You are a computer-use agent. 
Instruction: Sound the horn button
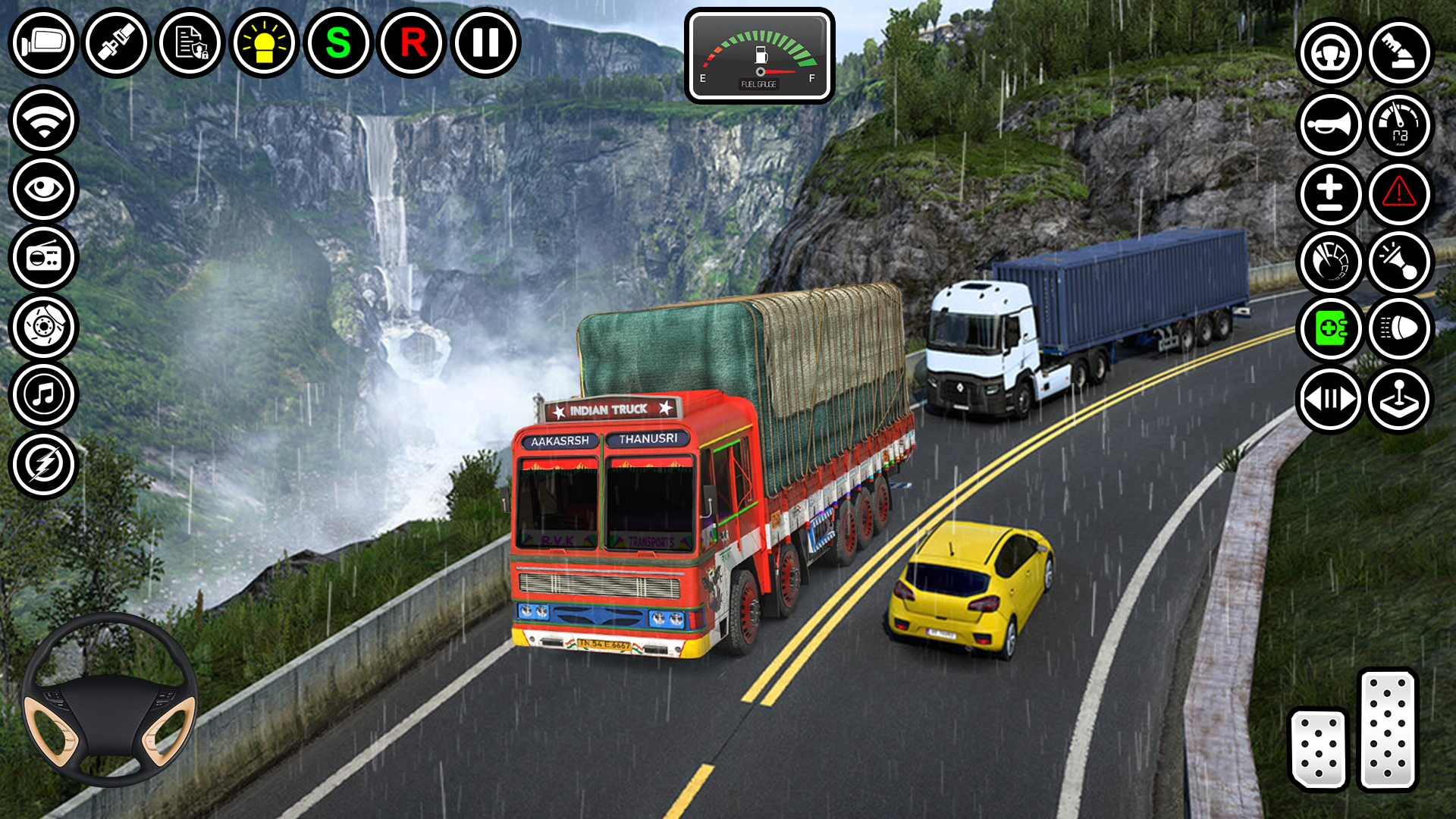(x=1330, y=124)
